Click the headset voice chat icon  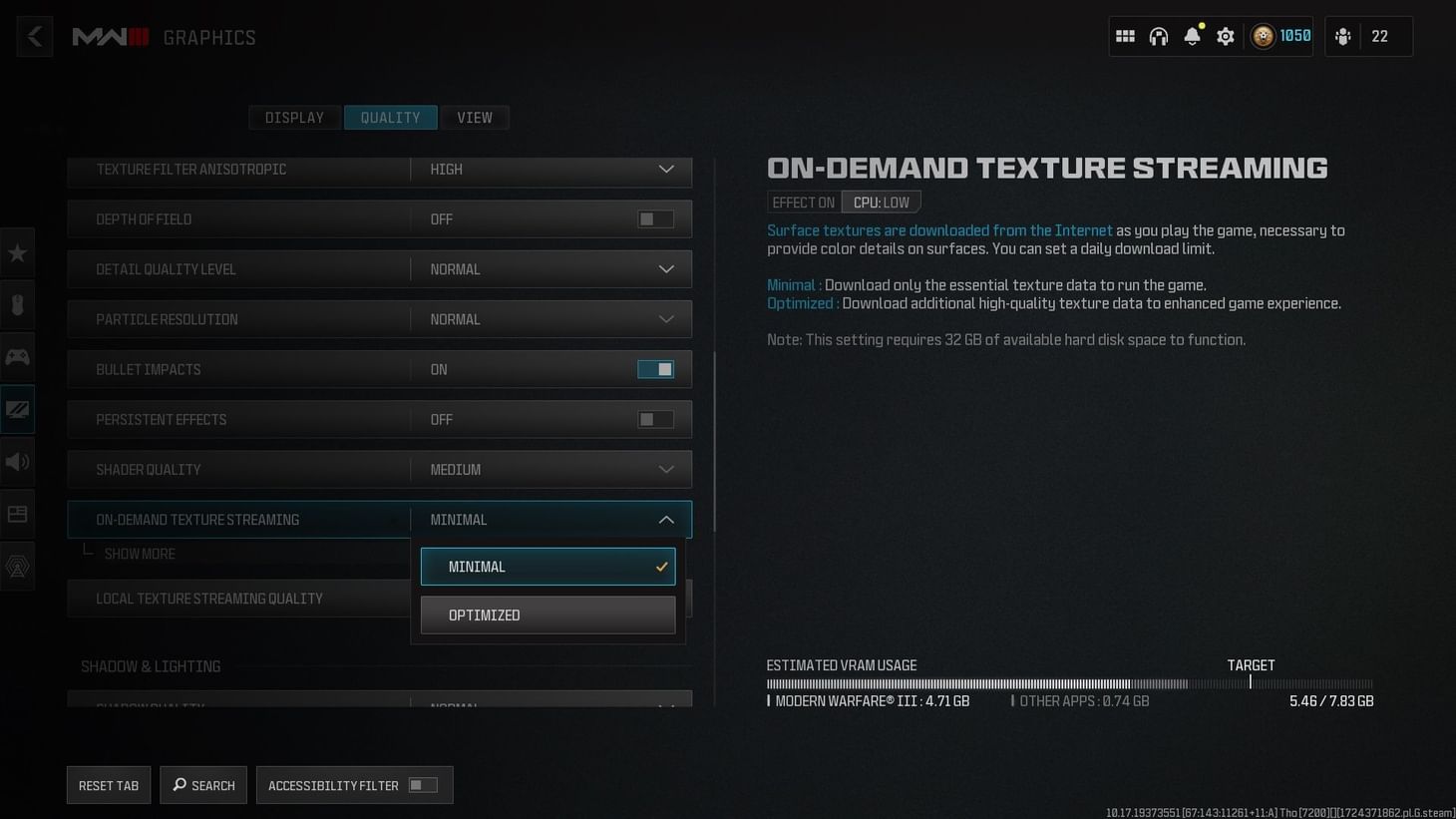pos(1158,36)
